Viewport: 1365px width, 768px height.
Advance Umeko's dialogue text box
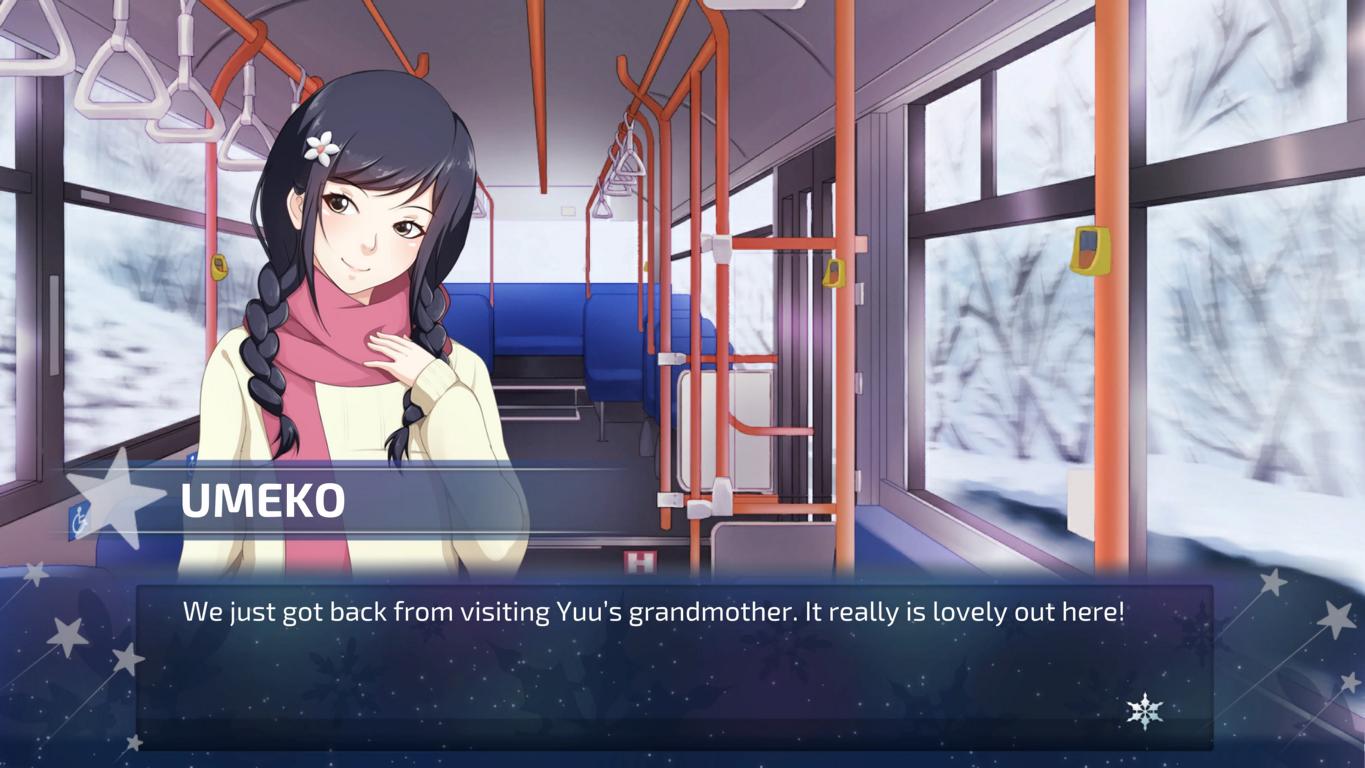click(673, 665)
